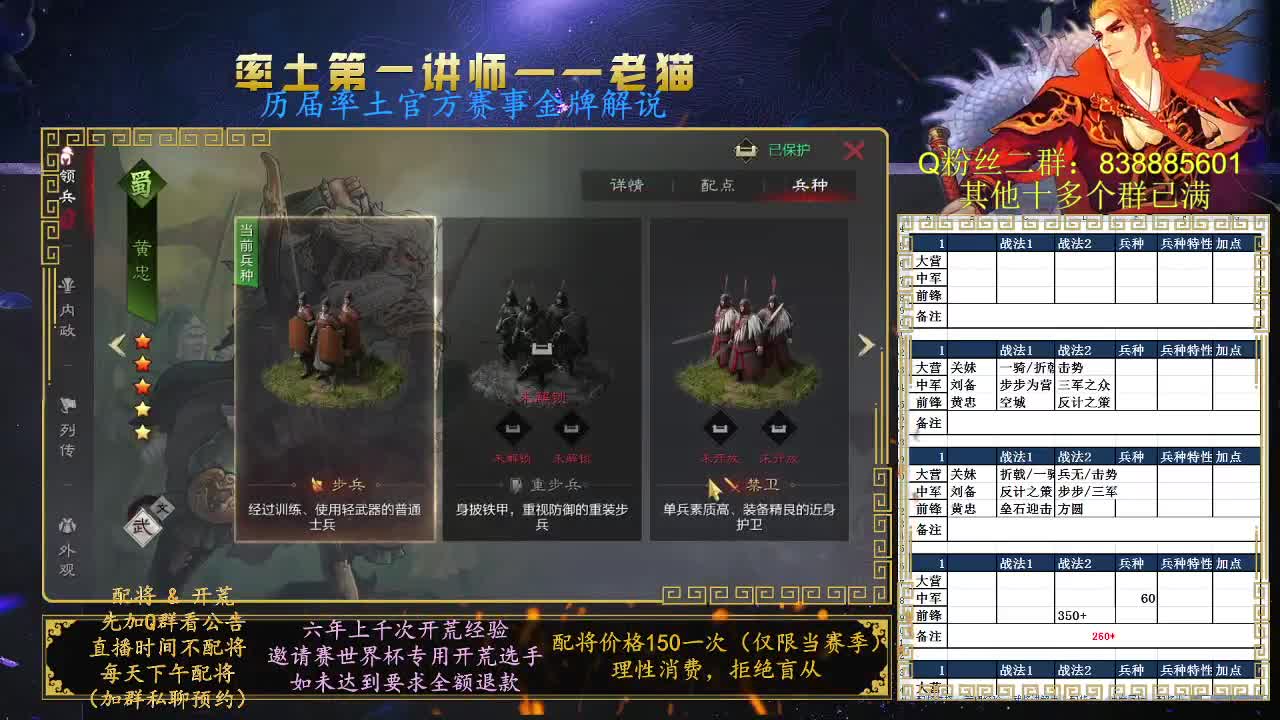Click the 未开放 slot icon on the 禁卫 card
The height and width of the screenshot is (720, 1280).
pyautogui.click(x=720, y=427)
